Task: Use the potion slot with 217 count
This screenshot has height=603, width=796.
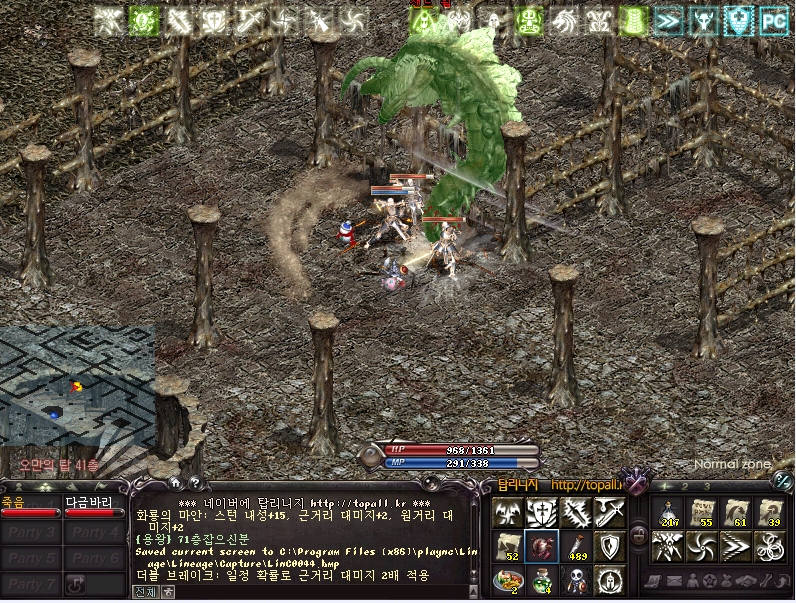Action: [x=667, y=512]
